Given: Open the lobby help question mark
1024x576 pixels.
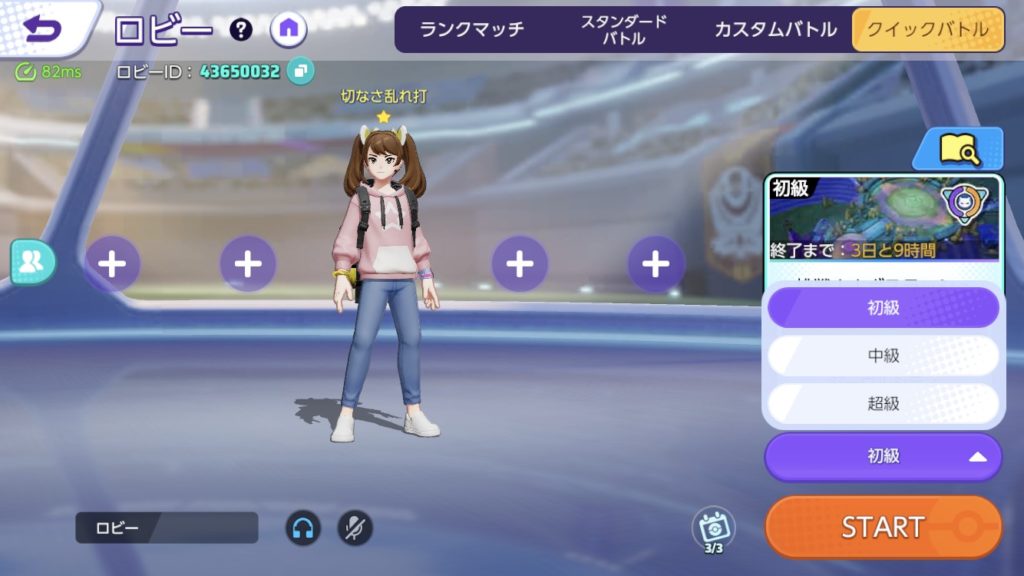Looking at the screenshot, I should (241, 29).
